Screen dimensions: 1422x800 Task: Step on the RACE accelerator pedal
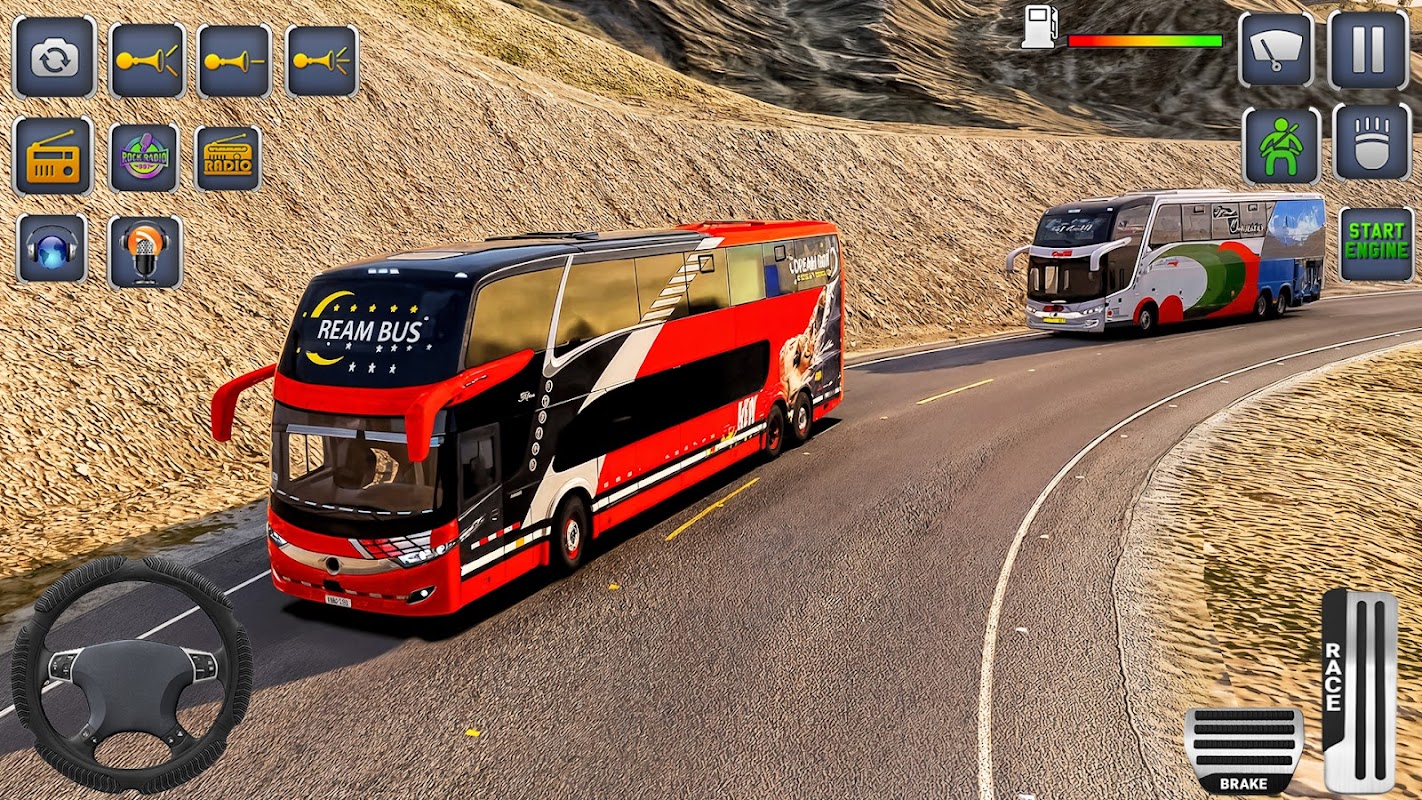[1359, 688]
